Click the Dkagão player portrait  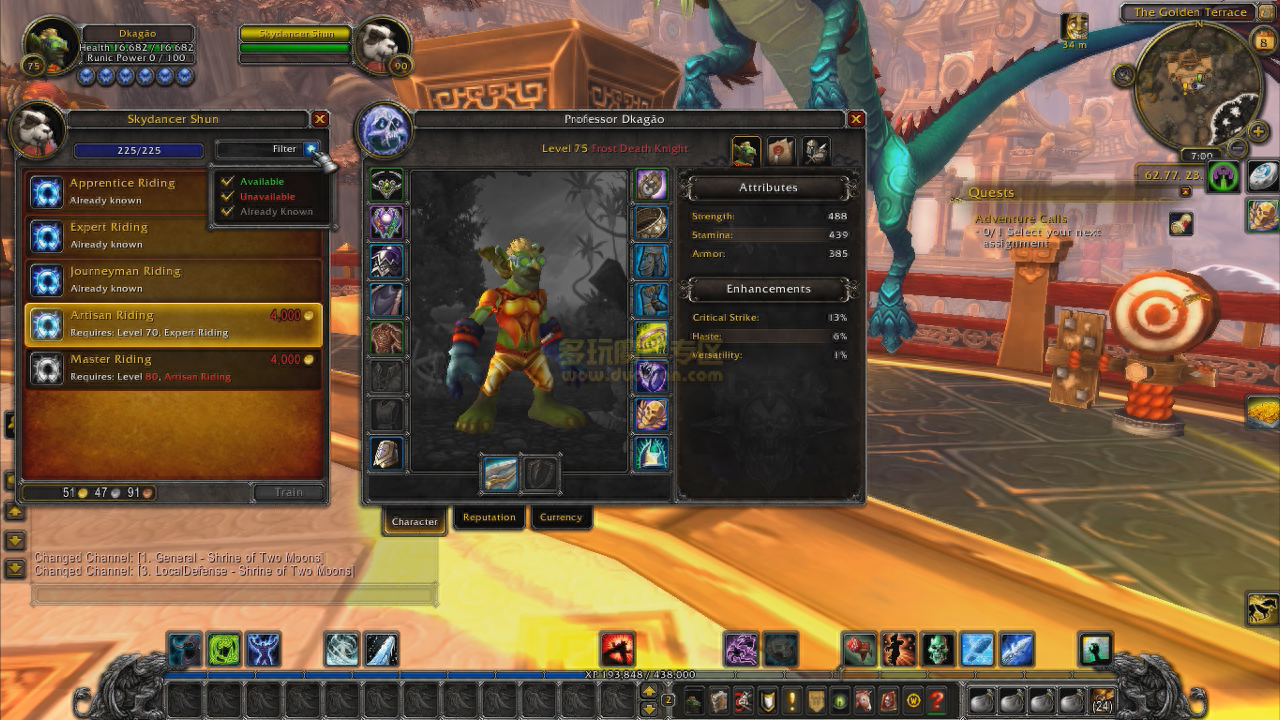click(50, 47)
